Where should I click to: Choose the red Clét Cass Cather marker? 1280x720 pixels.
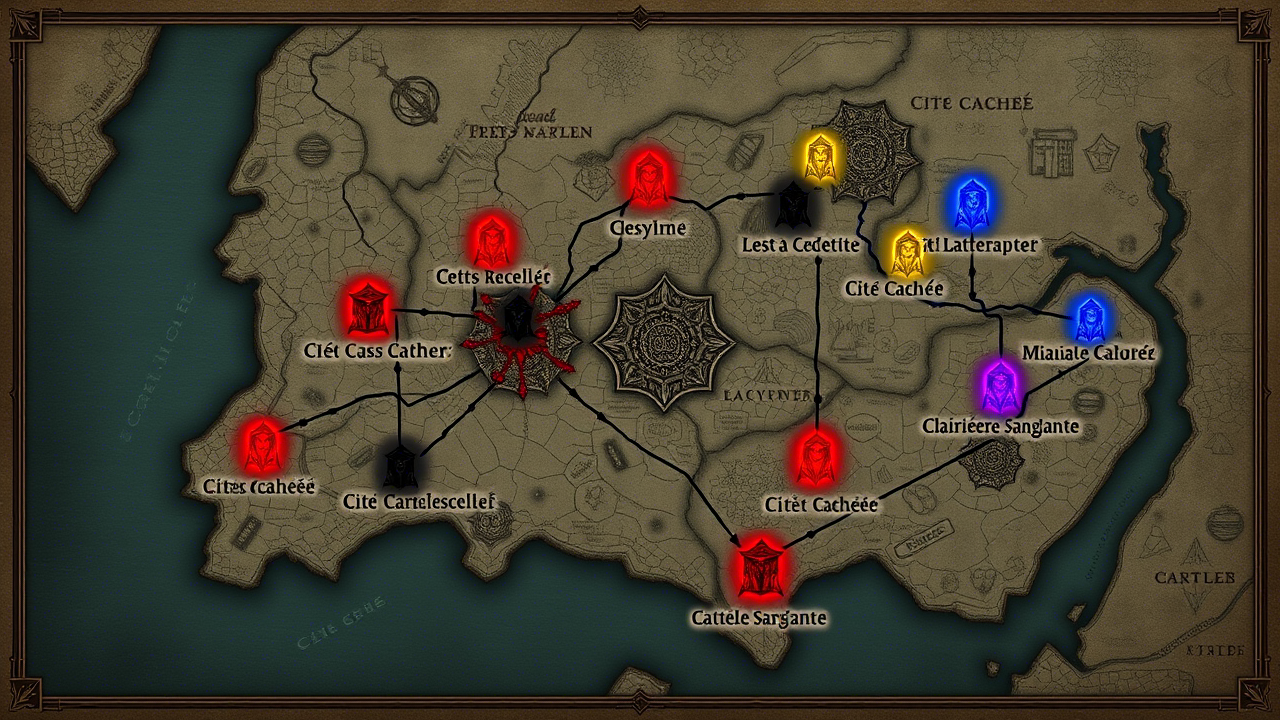[368, 308]
